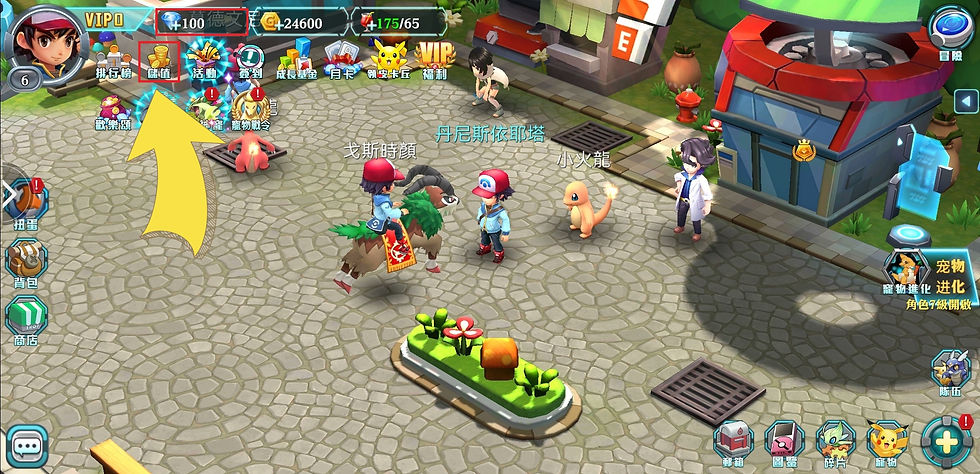The image size is (980, 474).
Task: Open the 活動 events gift icon
Action: [x=206, y=60]
